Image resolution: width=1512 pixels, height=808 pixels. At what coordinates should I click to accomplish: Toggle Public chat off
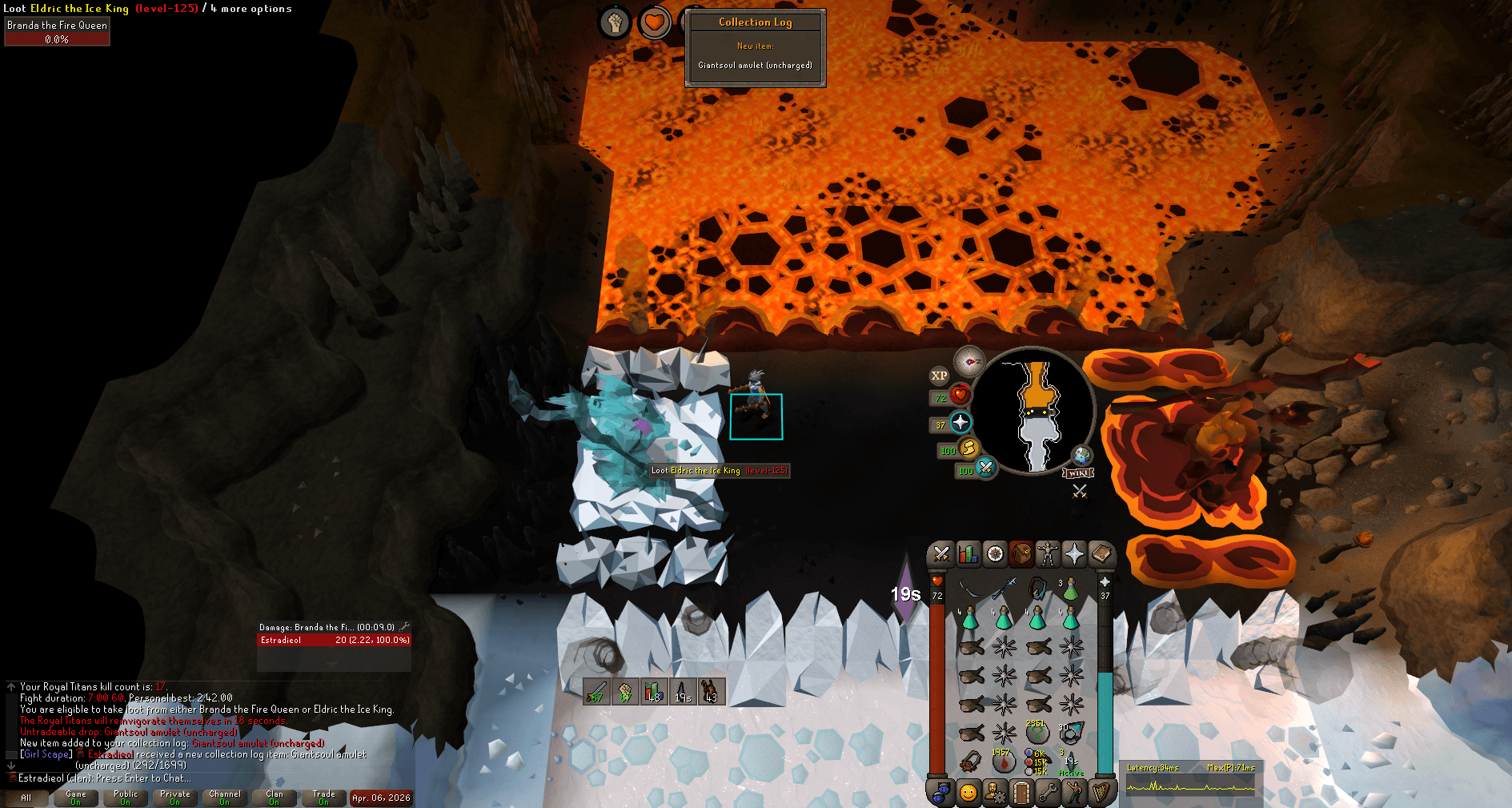126,795
